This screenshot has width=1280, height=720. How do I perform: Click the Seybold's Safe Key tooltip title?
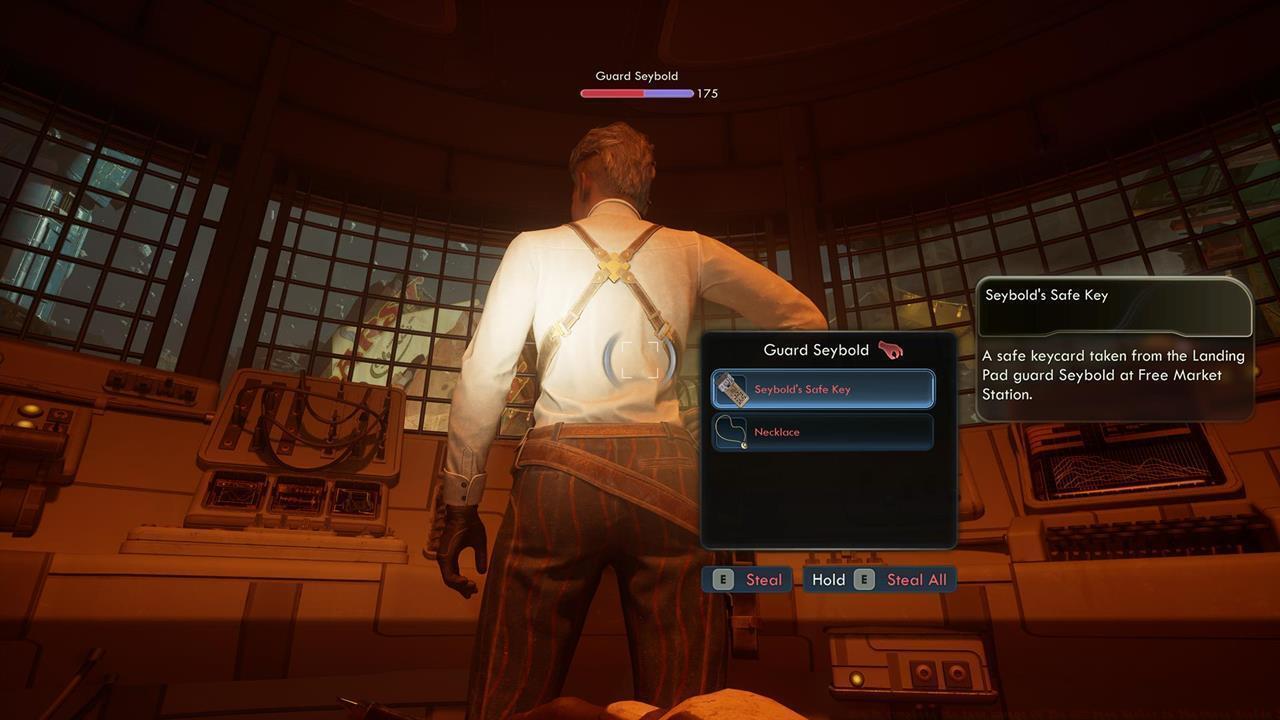[x=1047, y=294]
